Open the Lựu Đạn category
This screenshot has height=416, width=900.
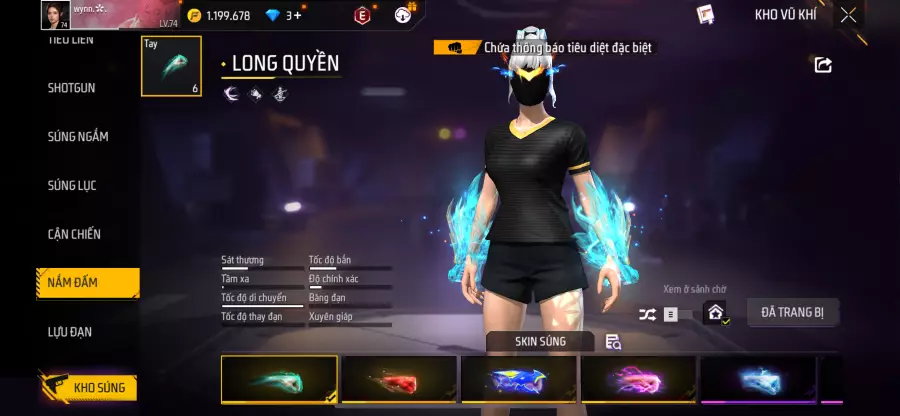(70, 331)
